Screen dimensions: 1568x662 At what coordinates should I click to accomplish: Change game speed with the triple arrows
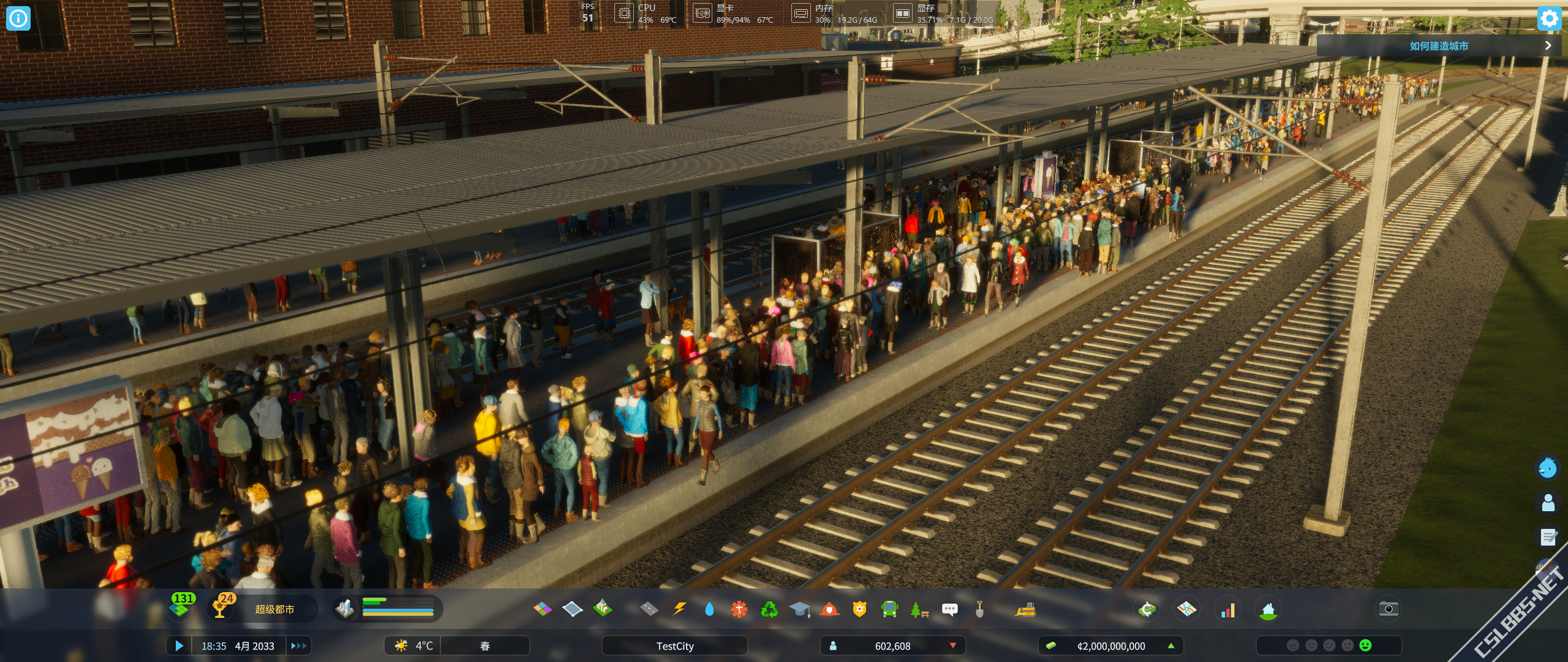tap(298, 645)
